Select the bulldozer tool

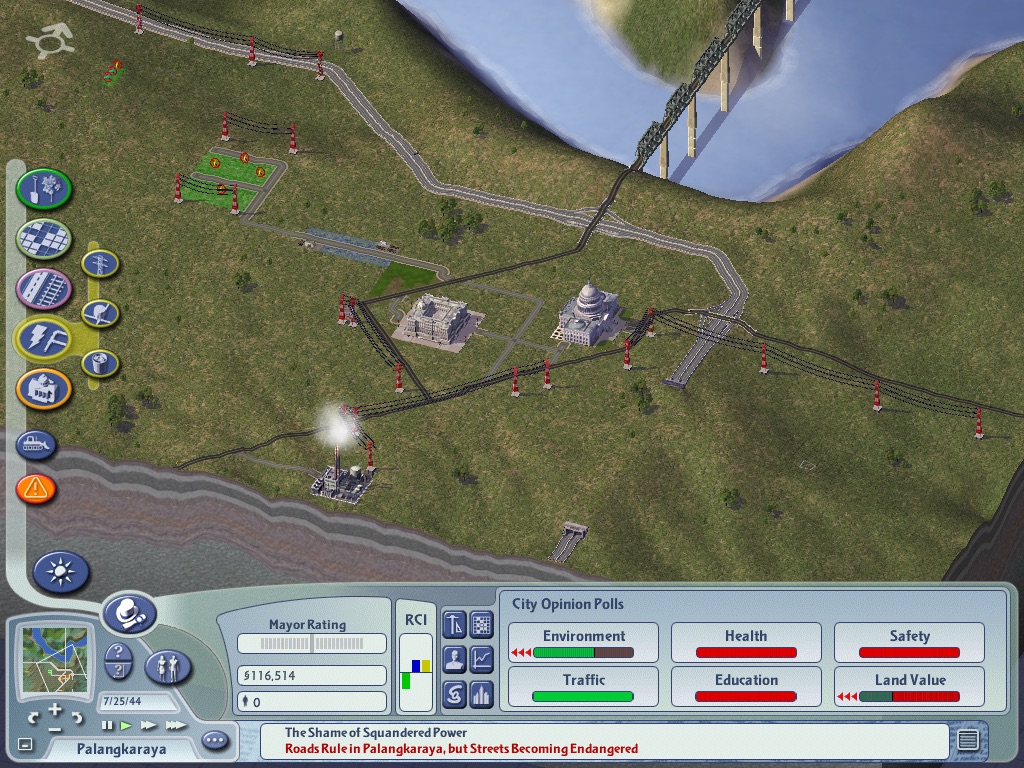[36, 446]
